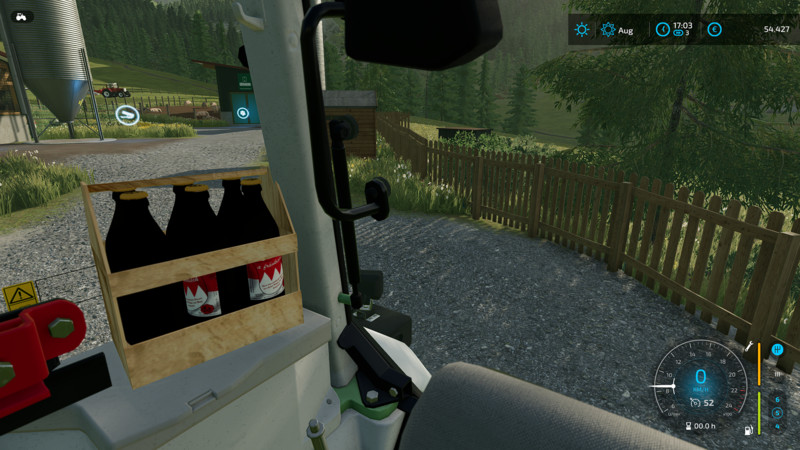Select the hexagon marker on the green shed
Screen dimensions: 800x450
coord(243,114)
